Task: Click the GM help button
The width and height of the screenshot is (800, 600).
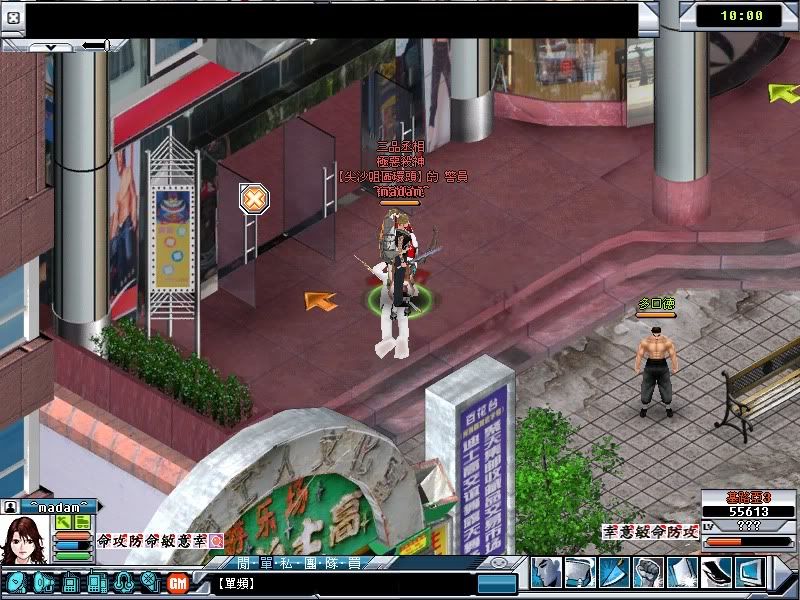Action: pyautogui.click(x=178, y=582)
